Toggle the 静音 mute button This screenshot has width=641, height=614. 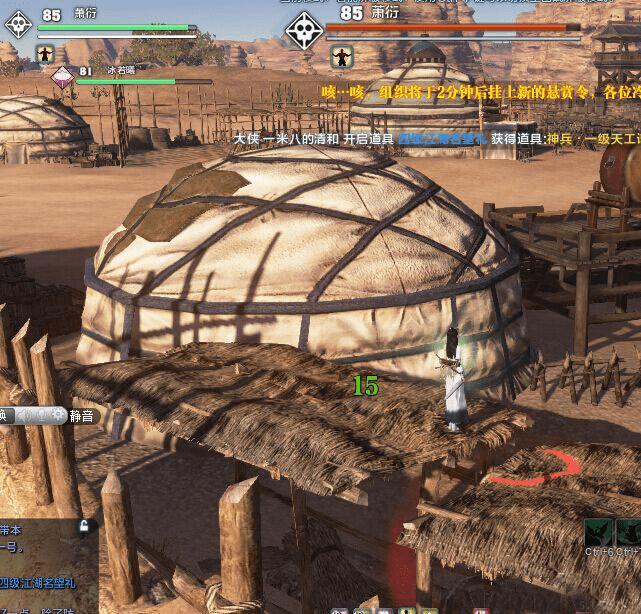pyautogui.click(x=81, y=416)
